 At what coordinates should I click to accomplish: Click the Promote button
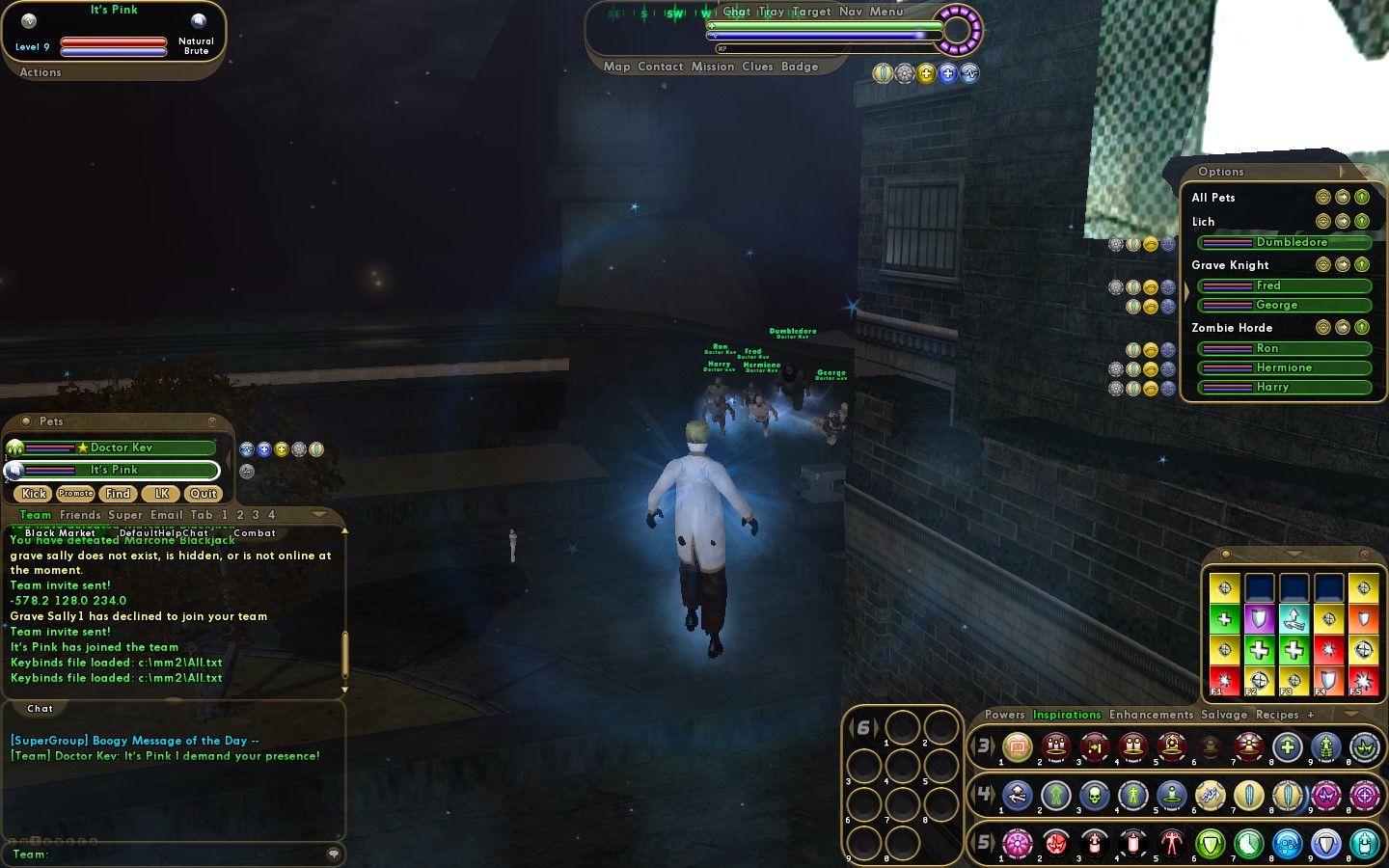point(75,494)
